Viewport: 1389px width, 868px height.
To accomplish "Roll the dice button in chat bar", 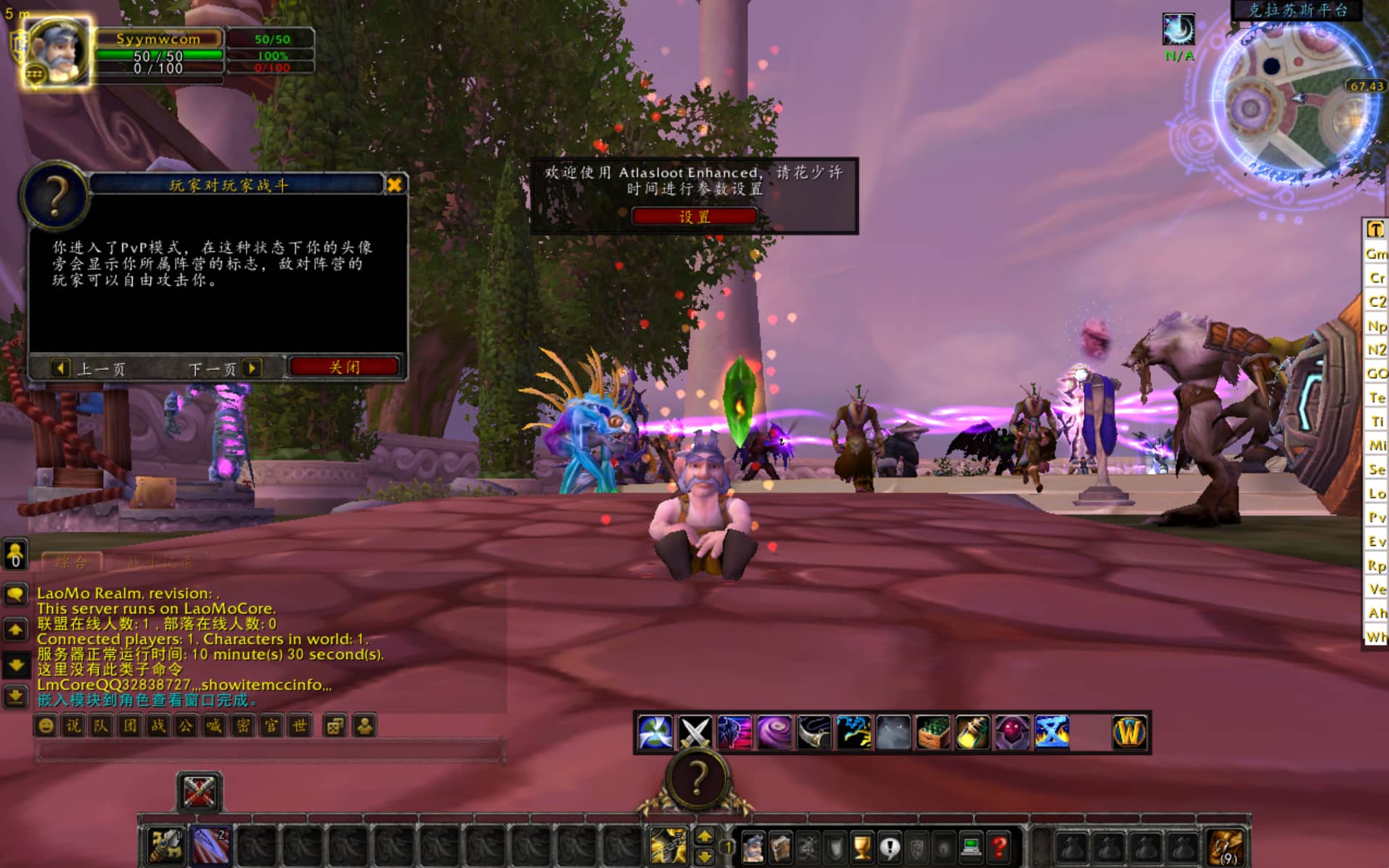I will [335, 726].
